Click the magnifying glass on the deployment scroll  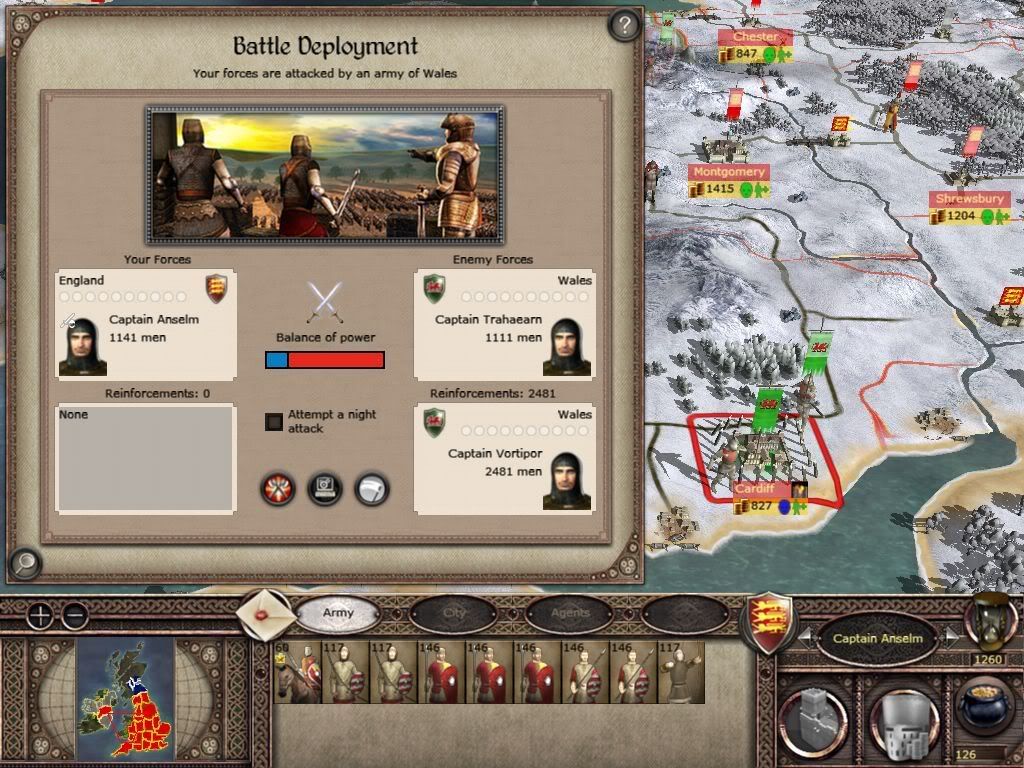pos(24,565)
